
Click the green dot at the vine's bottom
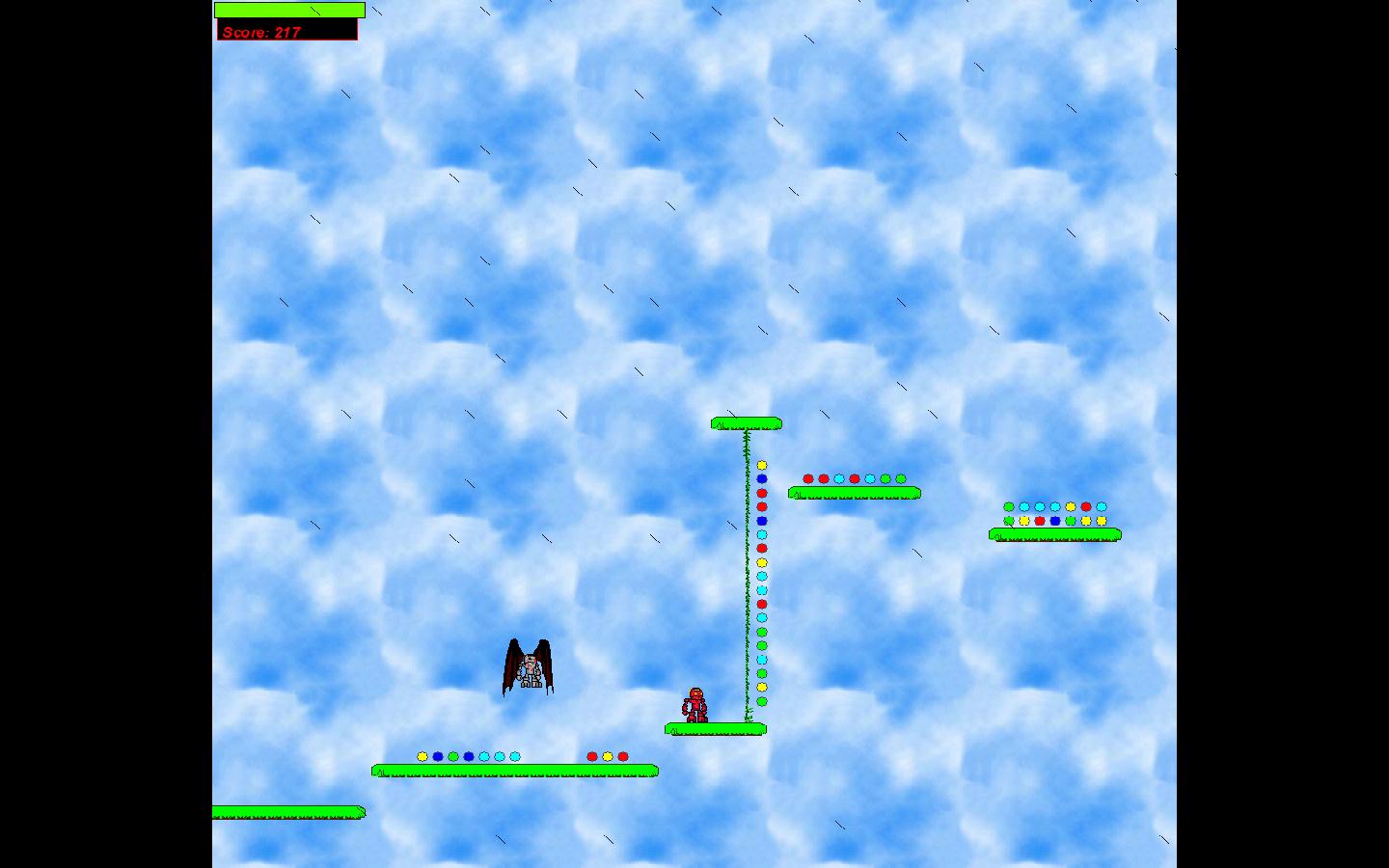(x=762, y=699)
